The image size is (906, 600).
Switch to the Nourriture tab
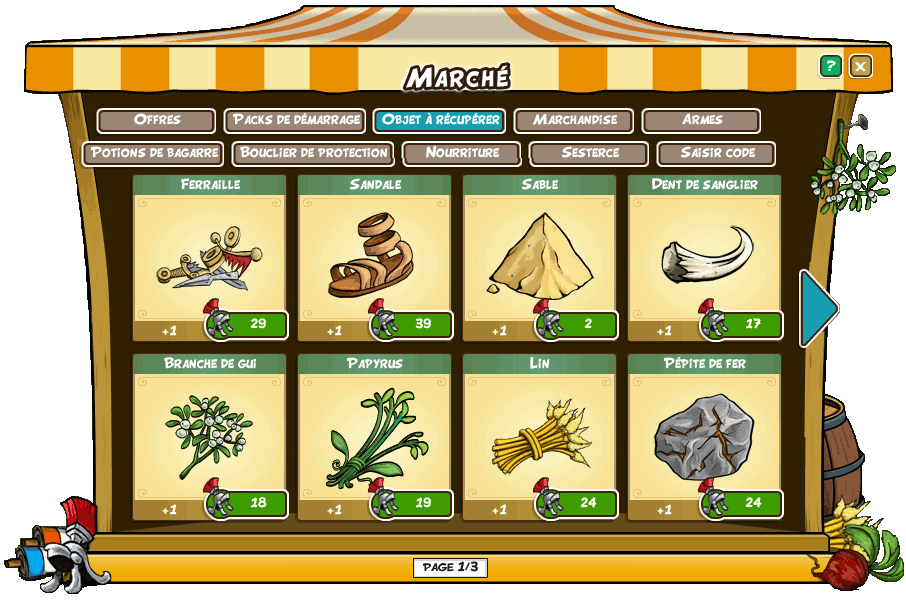pos(462,153)
